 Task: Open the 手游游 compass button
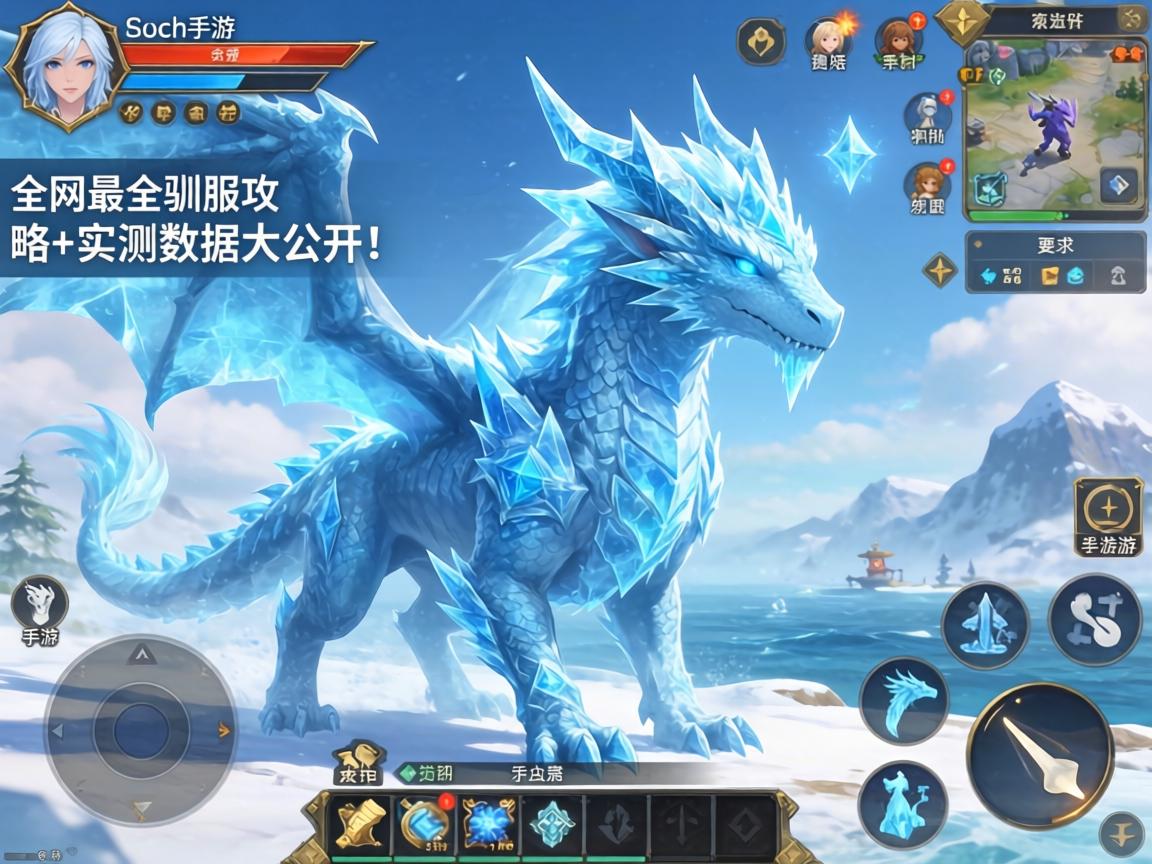[x=1108, y=512]
